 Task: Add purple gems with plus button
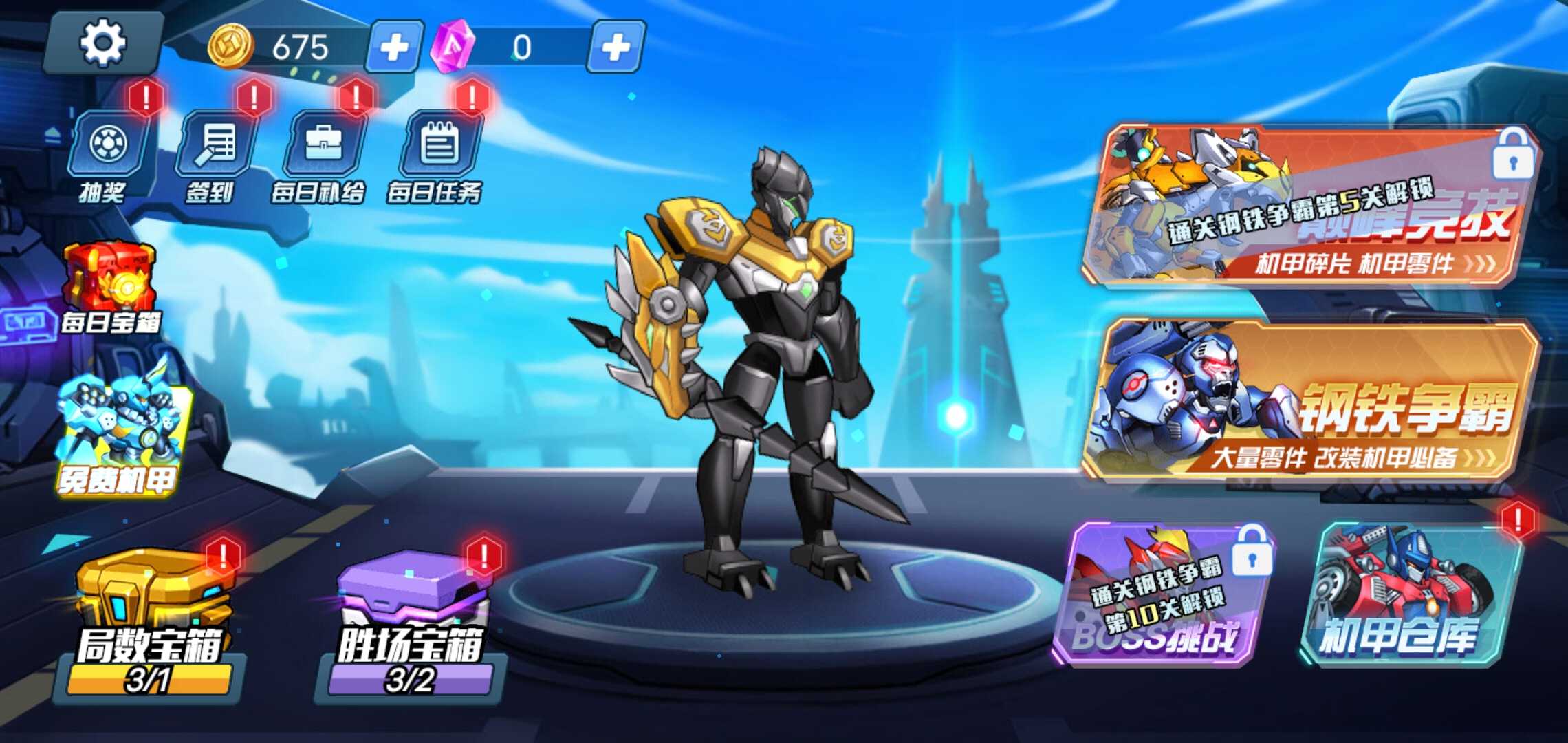point(616,47)
